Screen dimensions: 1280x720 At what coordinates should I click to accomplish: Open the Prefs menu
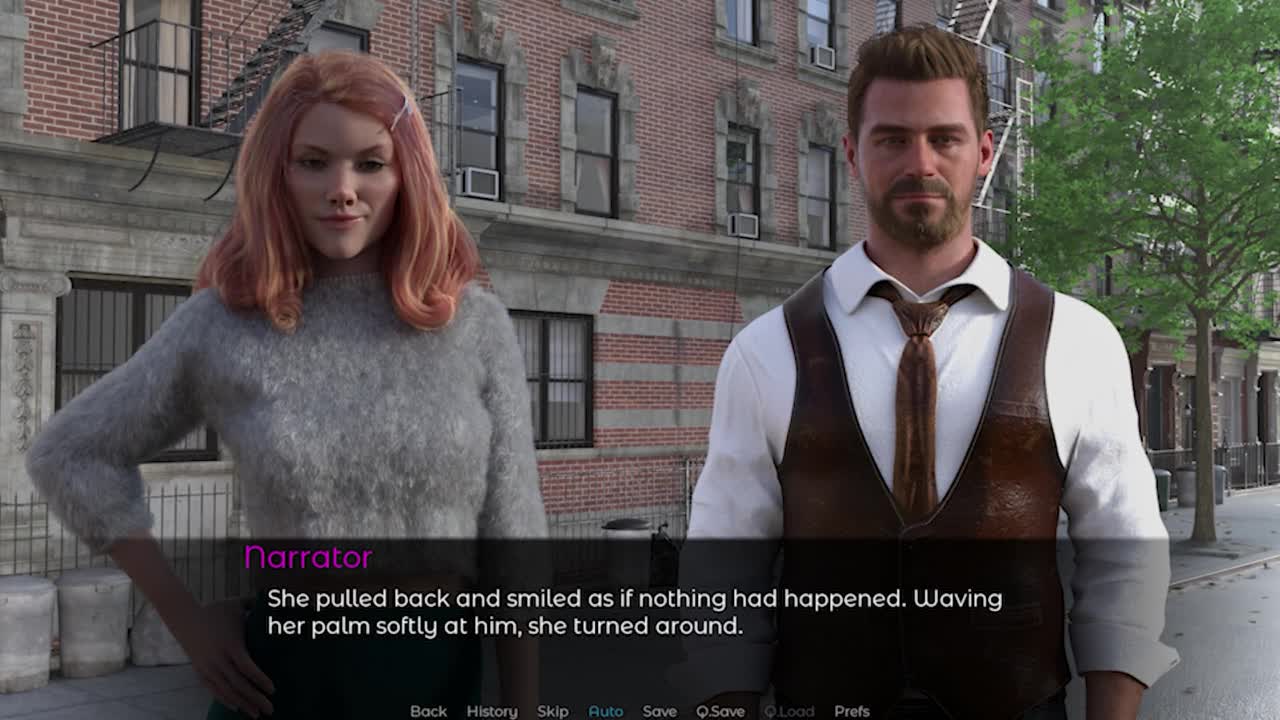(852, 711)
